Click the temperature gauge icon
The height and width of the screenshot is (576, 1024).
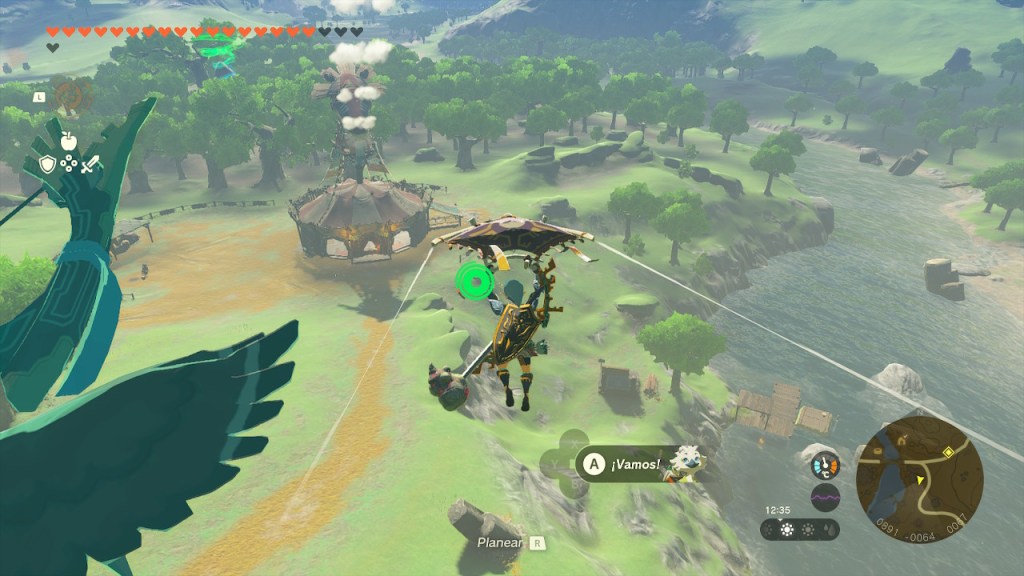(825, 465)
